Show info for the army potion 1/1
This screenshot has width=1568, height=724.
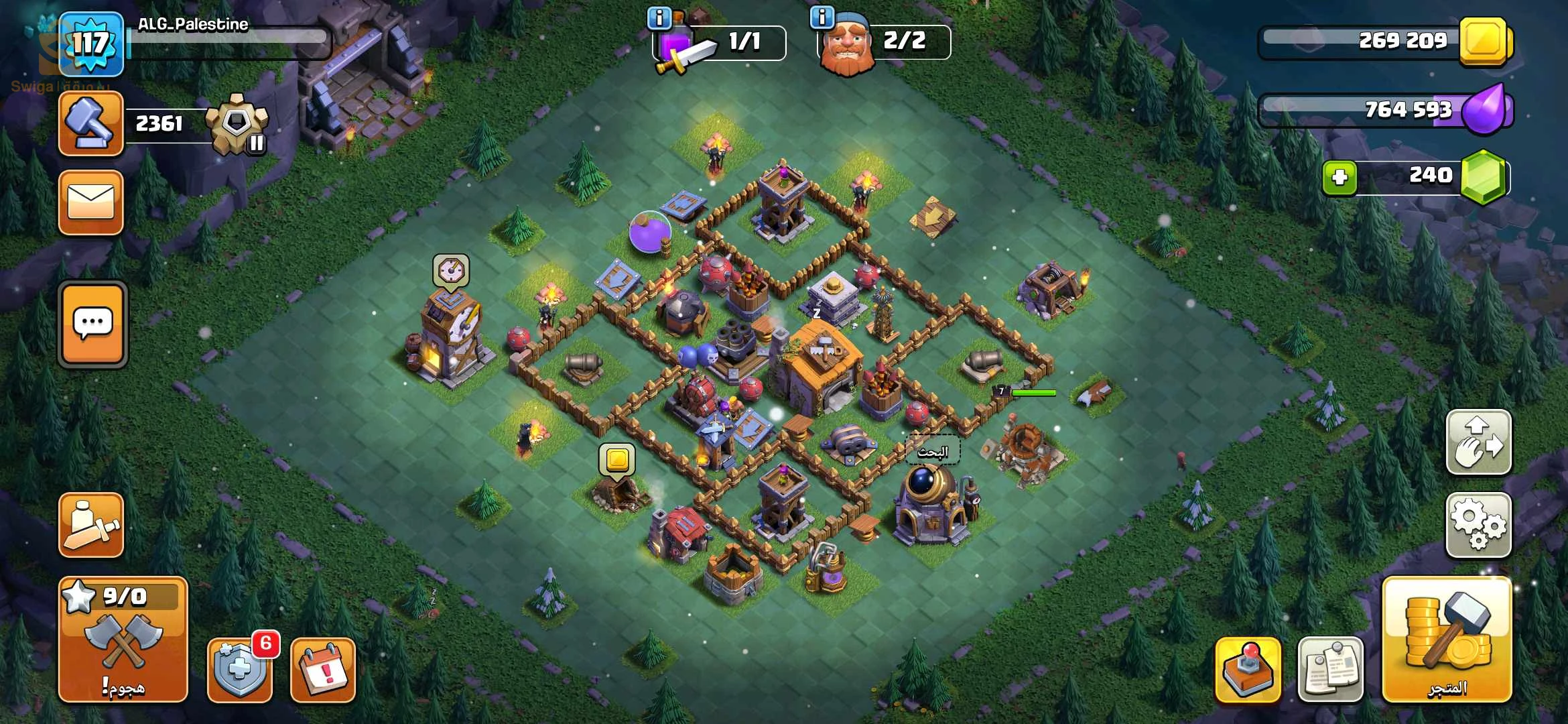[659, 18]
